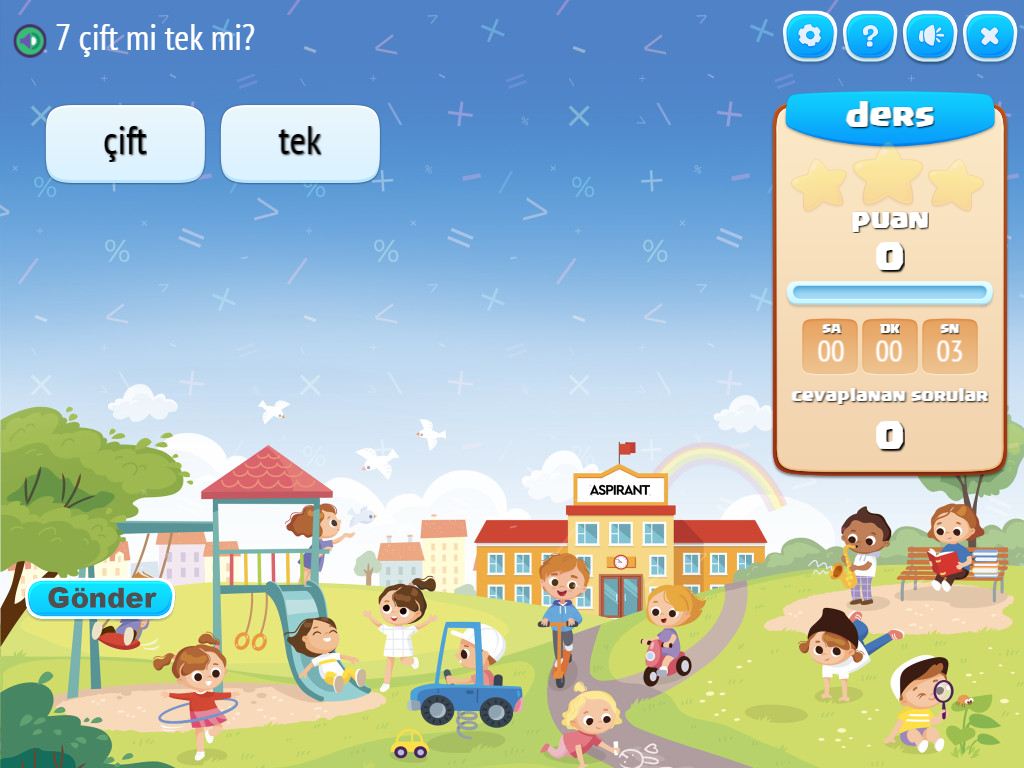
Task: Open settings with the gear icon
Action: click(809, 37)
